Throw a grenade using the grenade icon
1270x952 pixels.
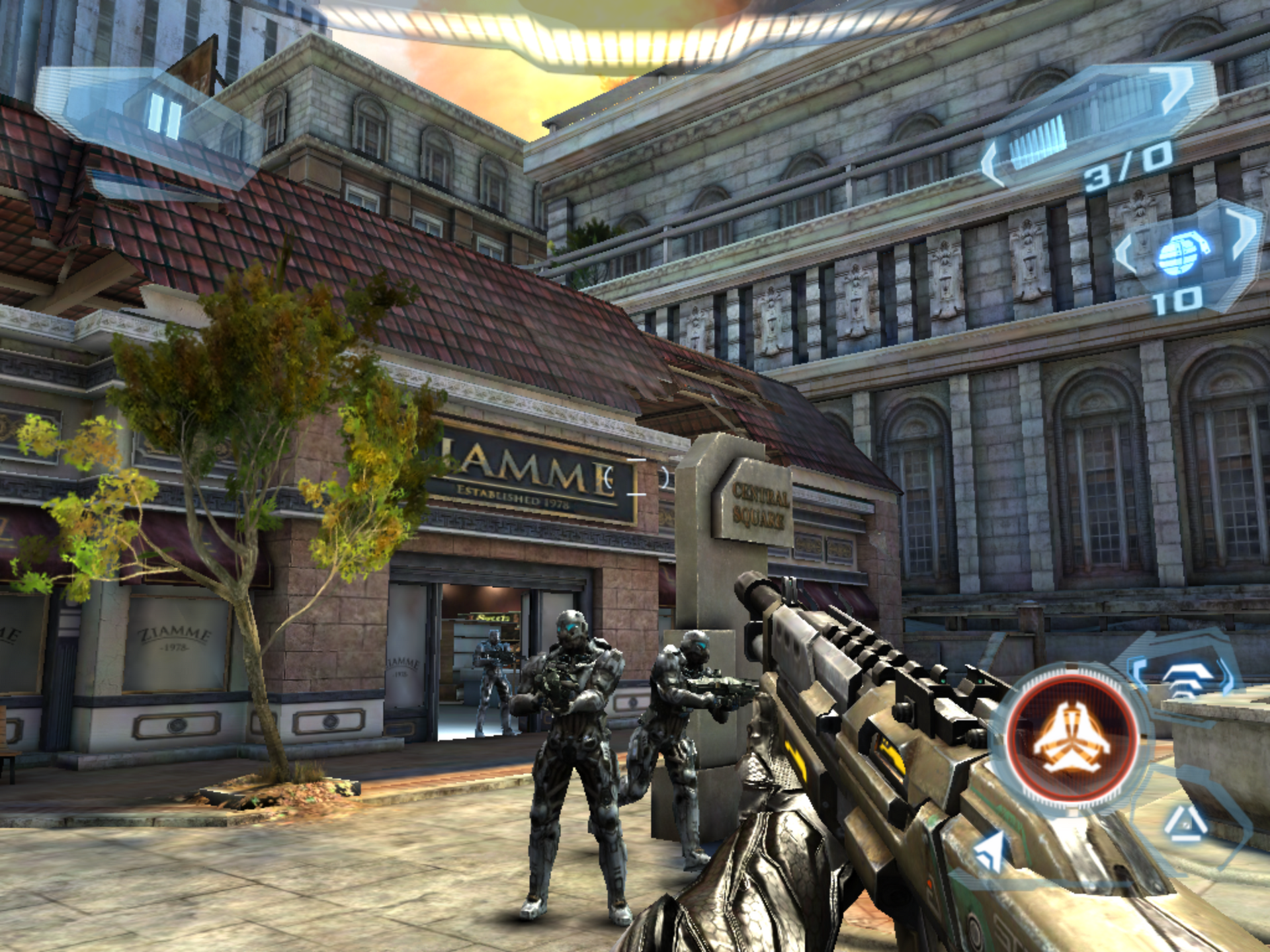1183,252
